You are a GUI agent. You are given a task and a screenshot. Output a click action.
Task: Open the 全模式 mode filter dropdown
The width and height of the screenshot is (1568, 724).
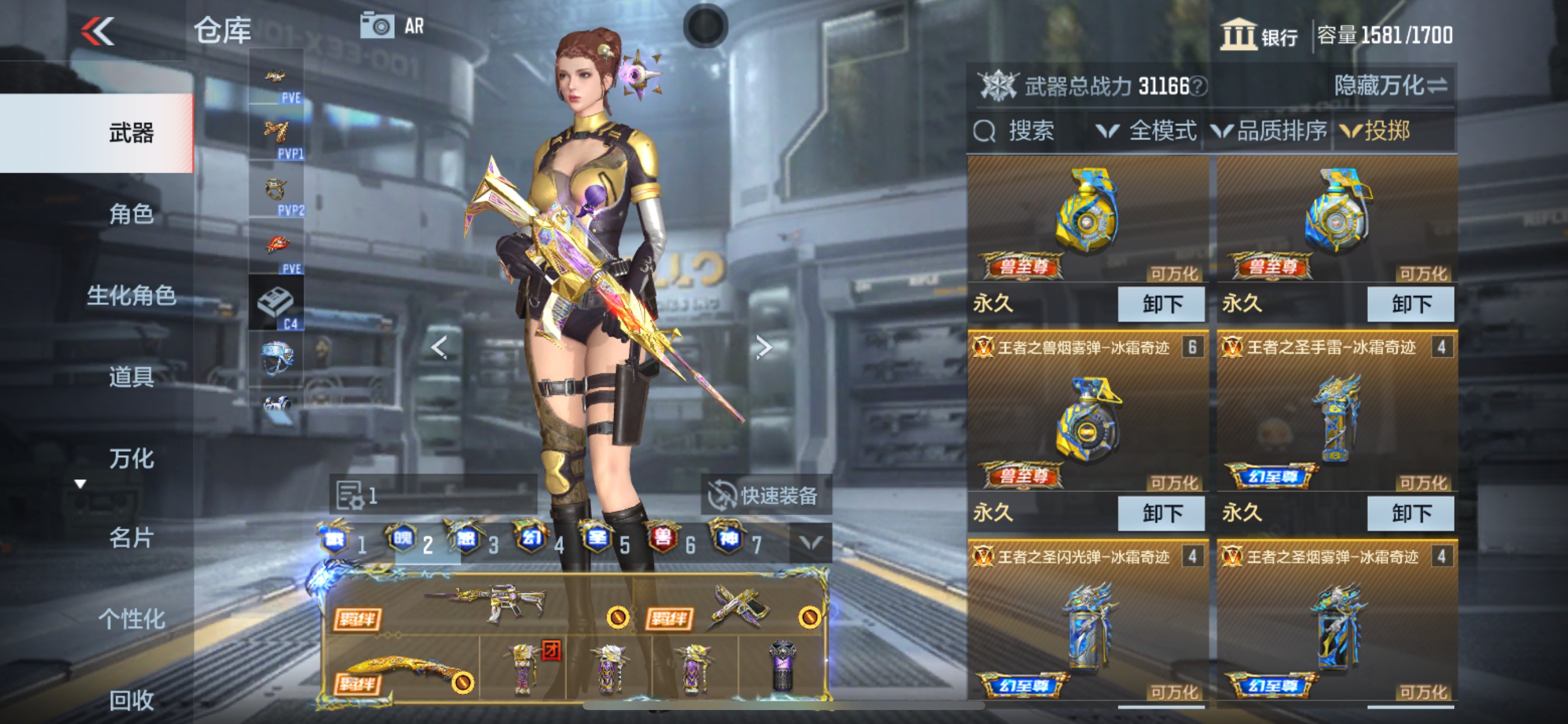point(1146,131)
